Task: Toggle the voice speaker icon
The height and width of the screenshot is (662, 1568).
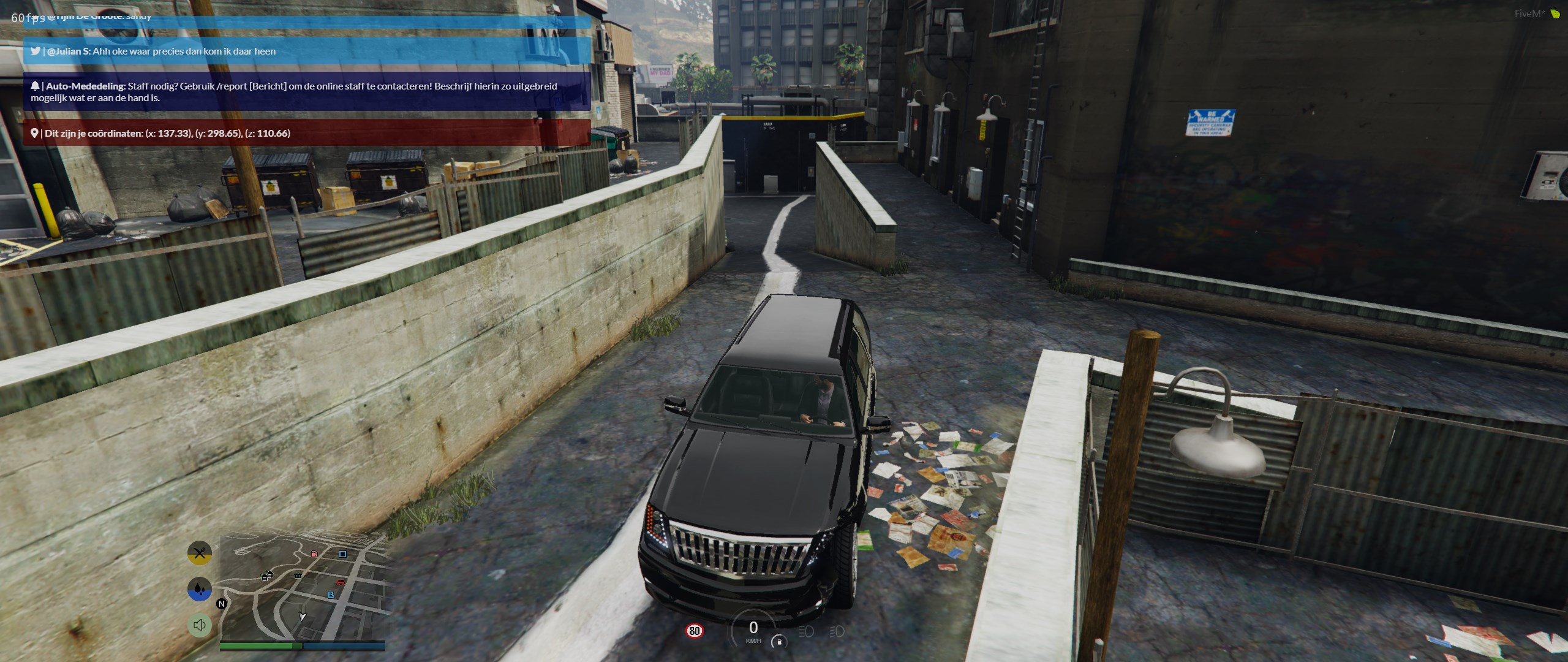Action: [199, 625]
